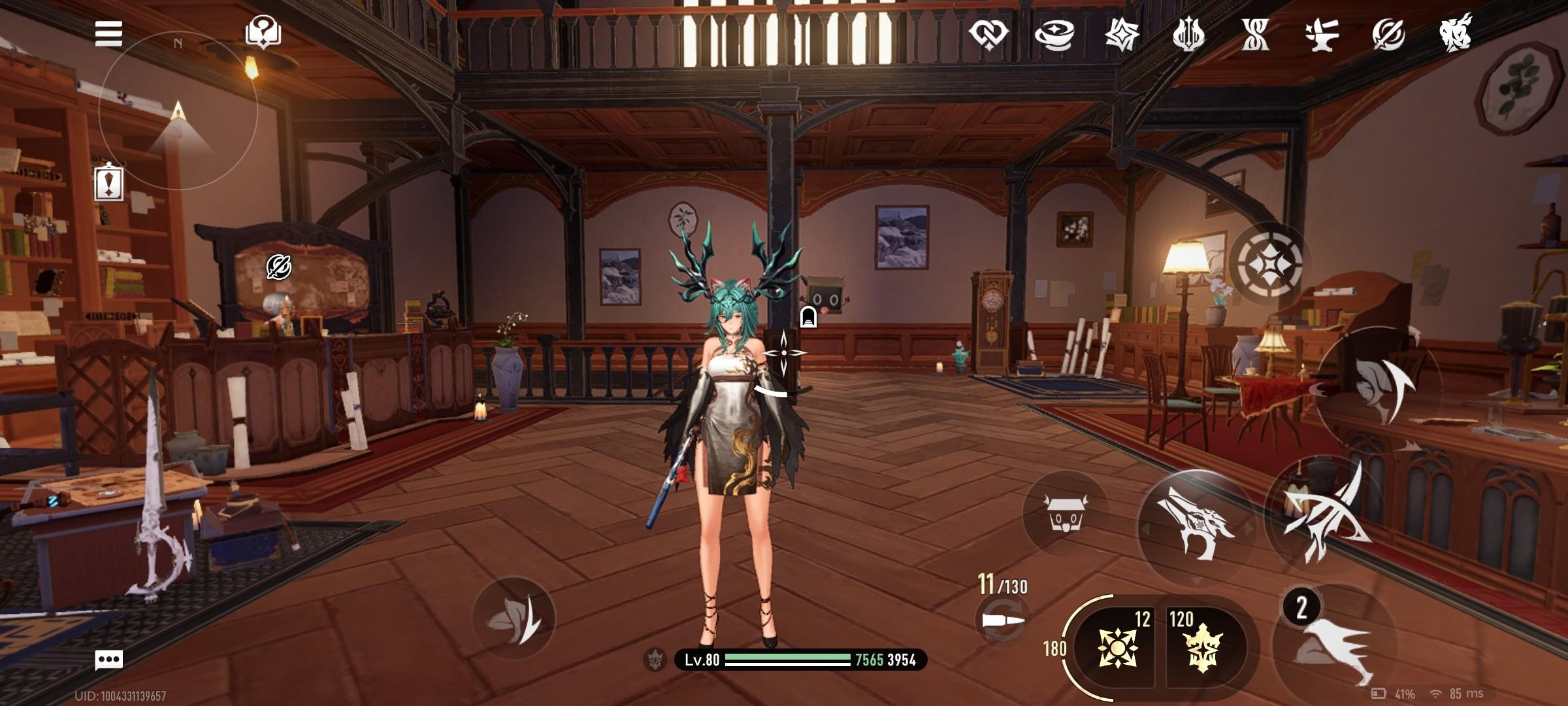Activate the horned robot face companion button
This screenshot has height=706, width=1568.
[x=1065, y=513]
